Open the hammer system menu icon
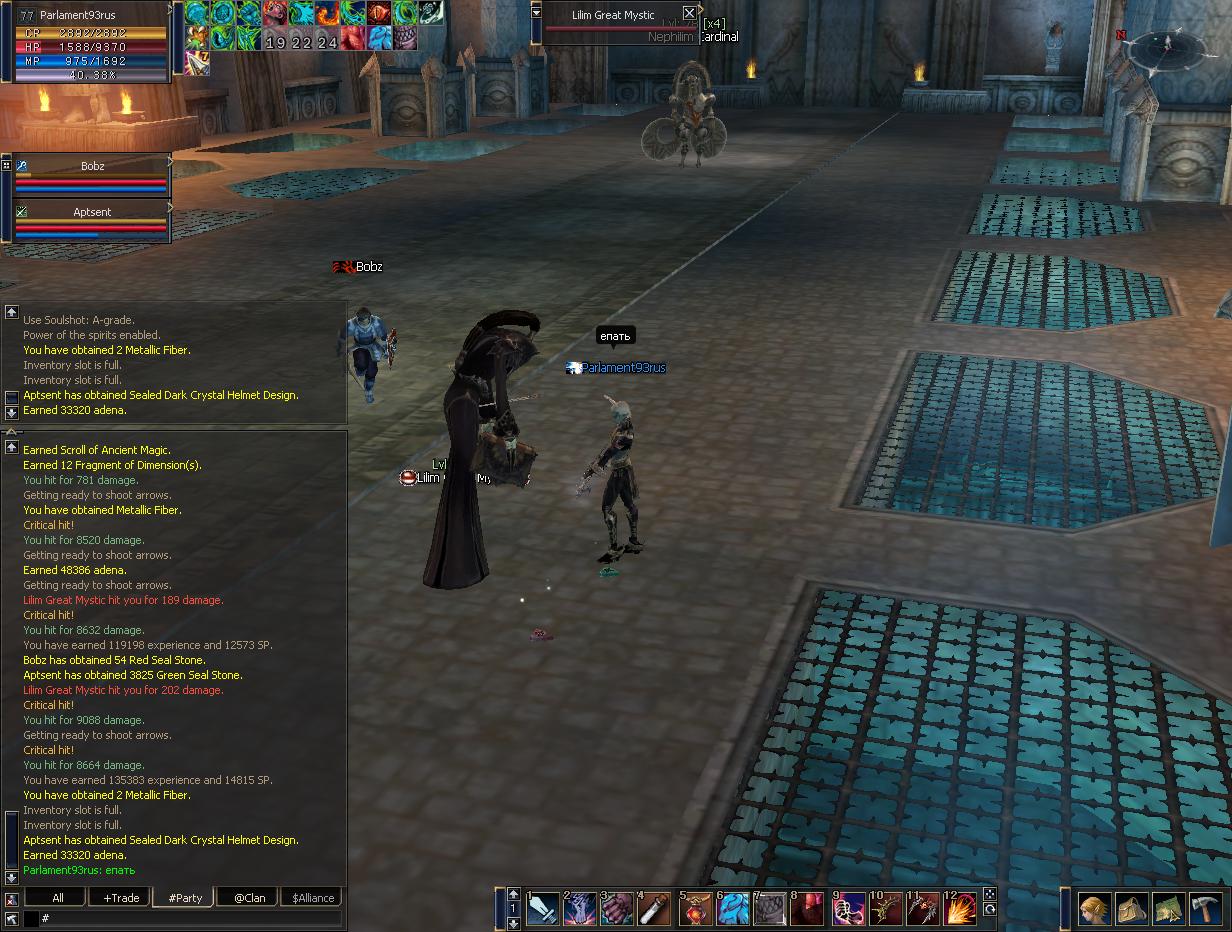The image size is (1232, 932). 1206,909
